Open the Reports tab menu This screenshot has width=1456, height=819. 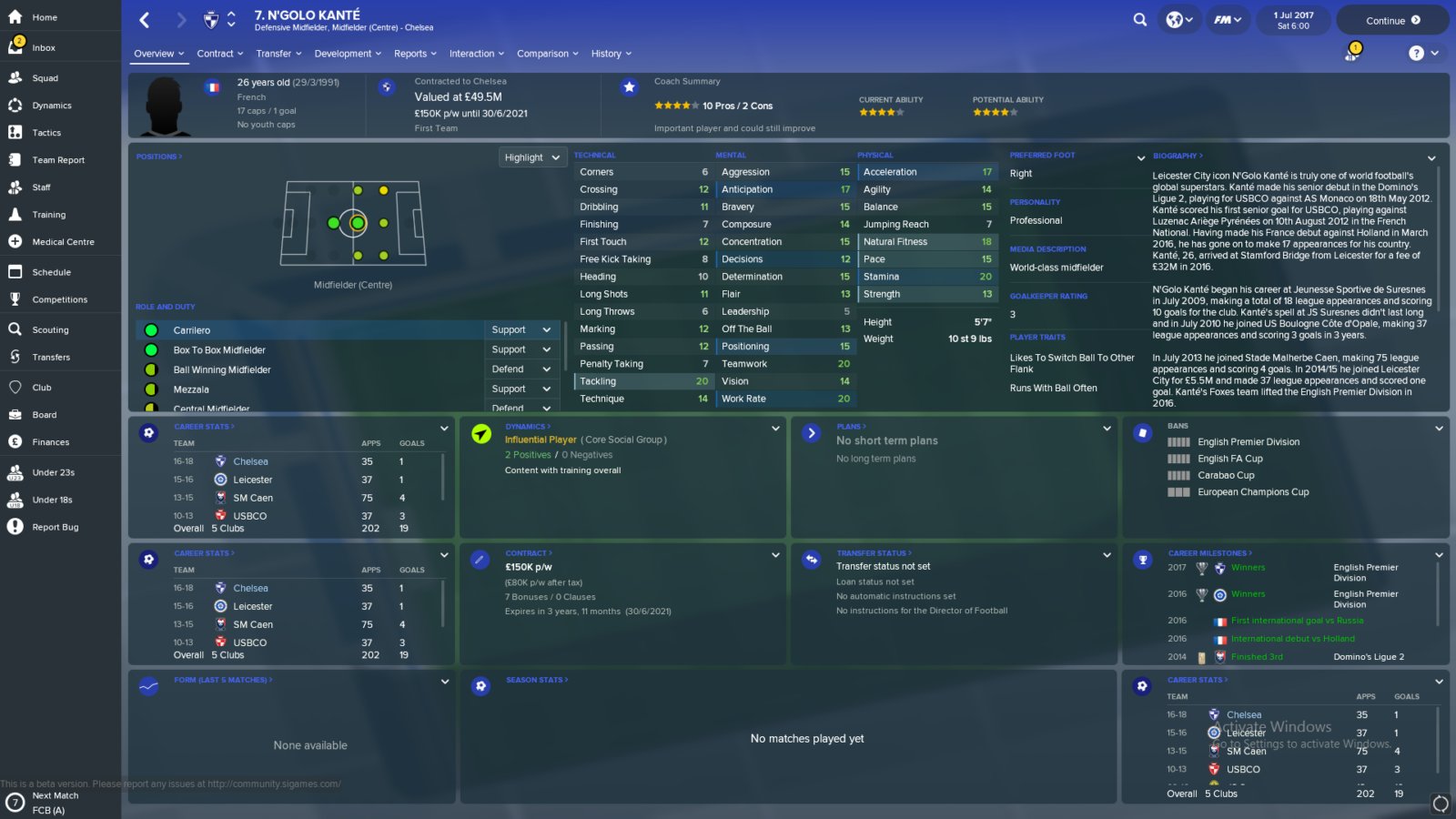coord(415,54)
